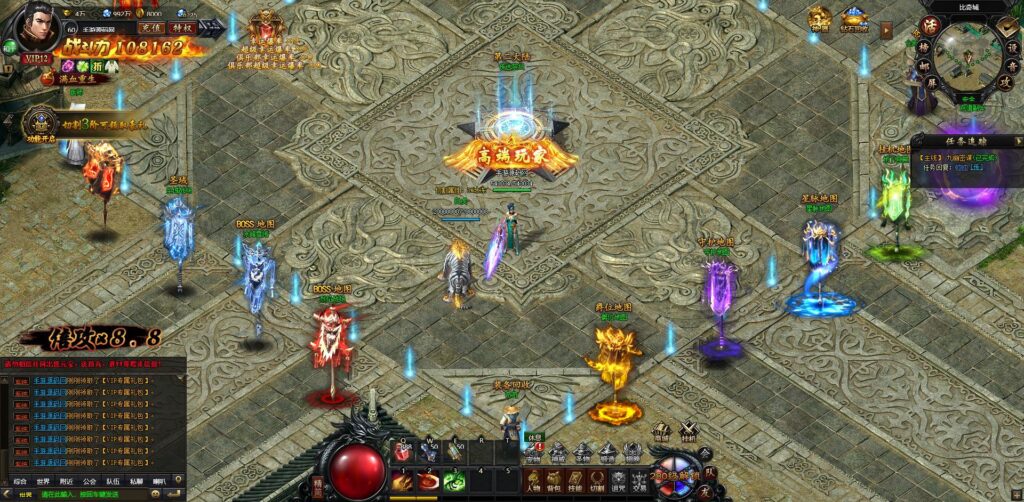
Task: Open the 设 settings button
Action: (1006, 45)
